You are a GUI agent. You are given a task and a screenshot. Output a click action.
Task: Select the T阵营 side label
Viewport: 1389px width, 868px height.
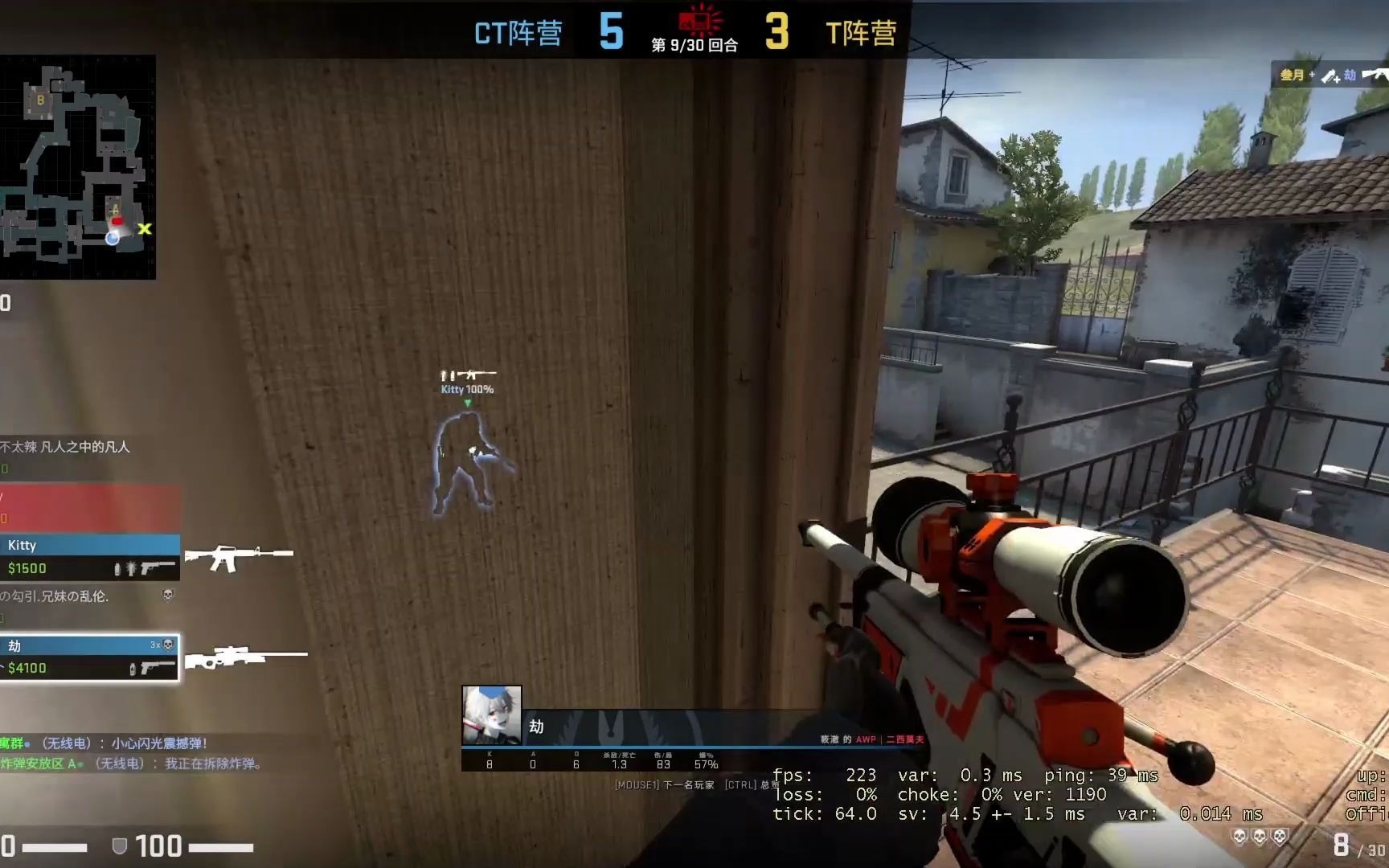(862, 32)
